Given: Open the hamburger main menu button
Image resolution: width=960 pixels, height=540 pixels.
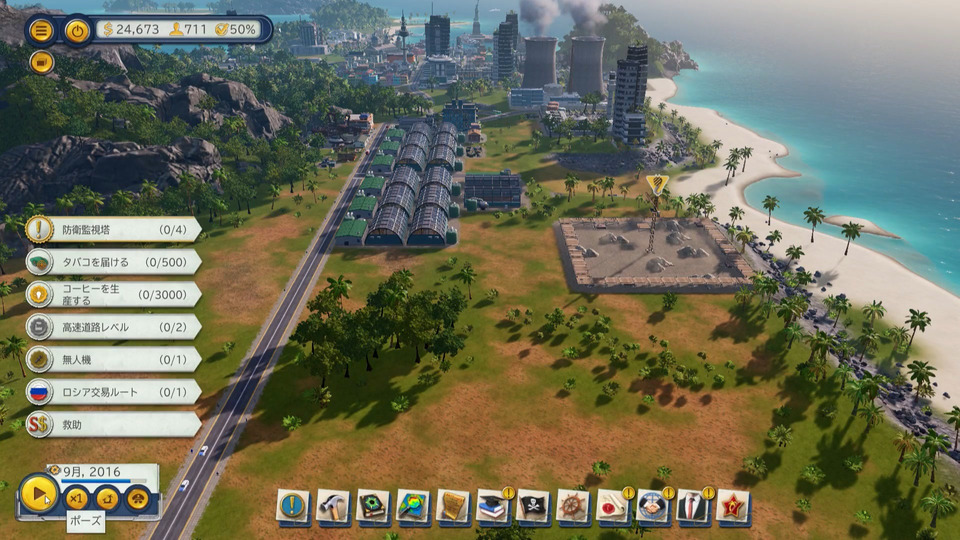Looking at the screenshot, I should tap(41, 29).
